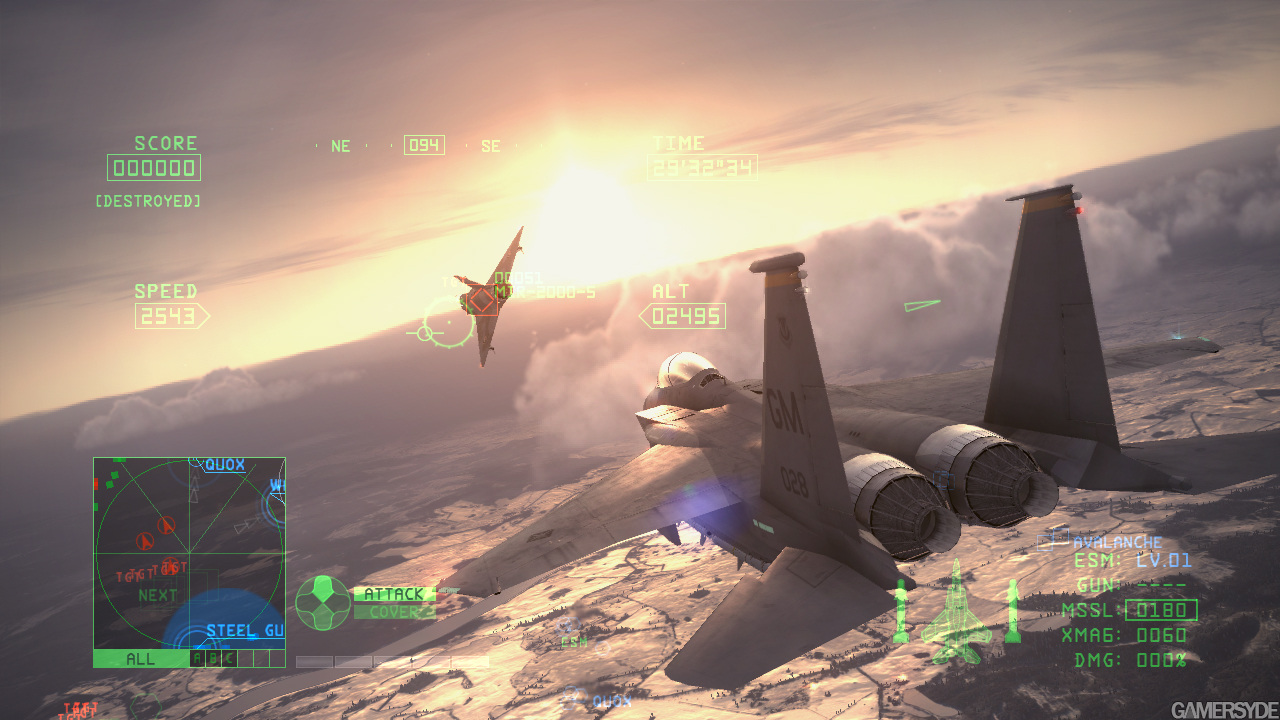This screenshot has height=720, width=1280.
Task: Click the NEXT target label on radar
Action: 158,595
